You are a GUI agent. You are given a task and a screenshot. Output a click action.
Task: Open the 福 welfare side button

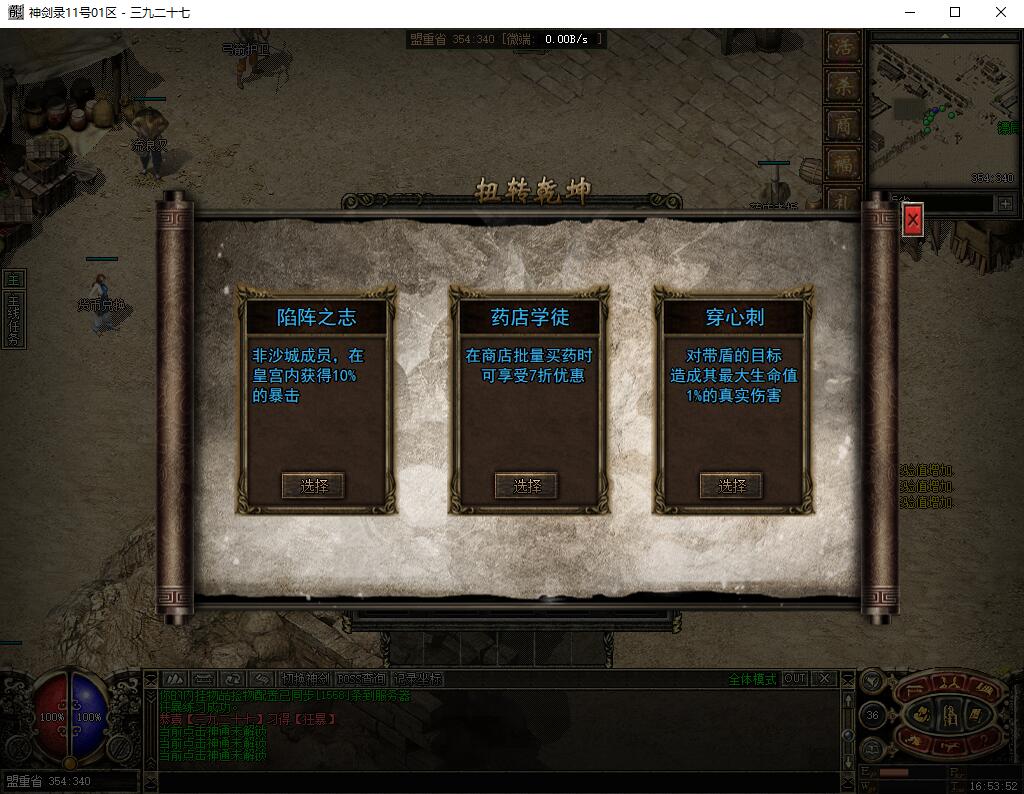(x=844, y=162)
